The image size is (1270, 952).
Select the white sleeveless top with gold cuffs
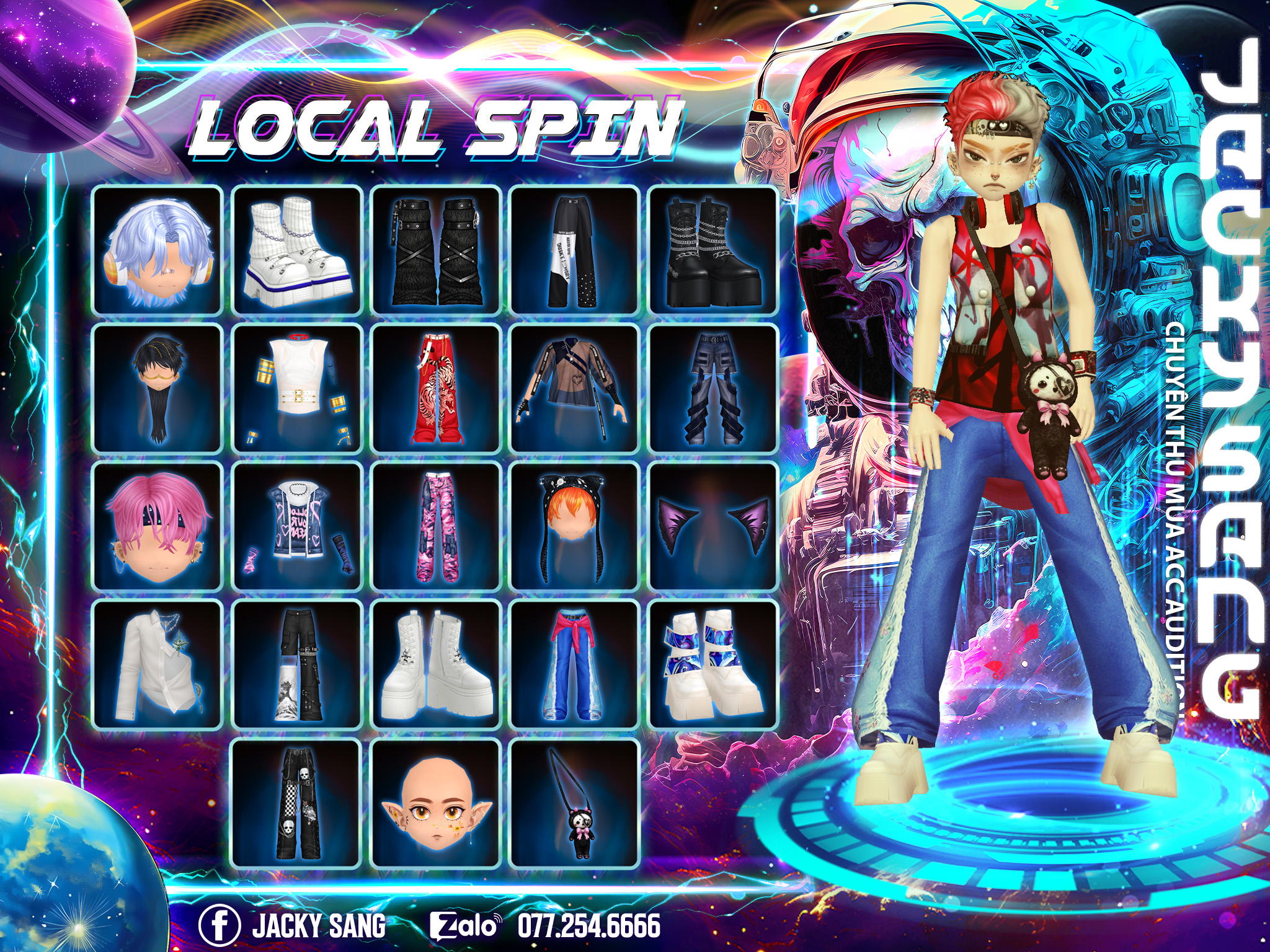click(297, 389)
